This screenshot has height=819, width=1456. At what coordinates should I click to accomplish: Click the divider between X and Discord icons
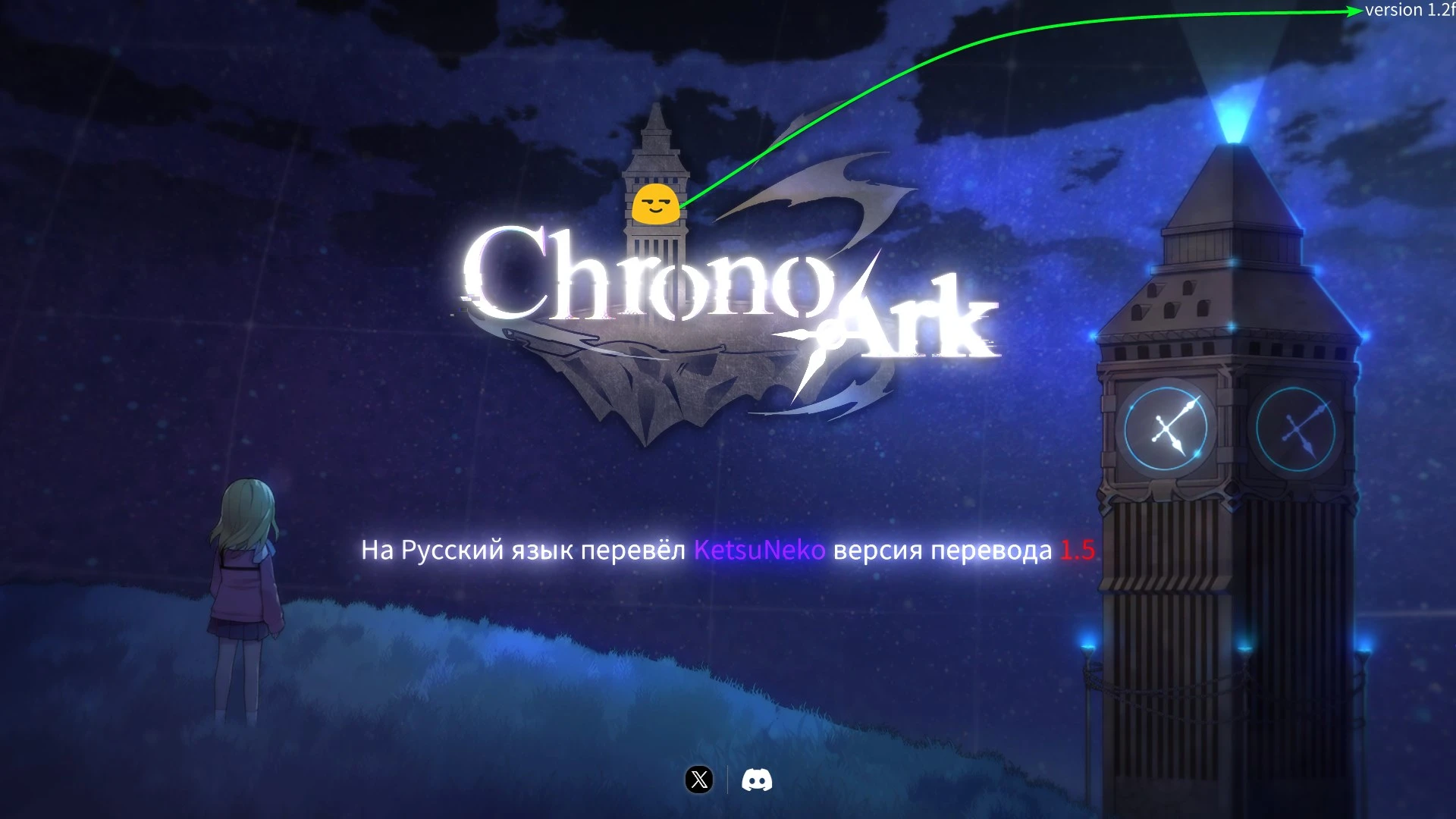[730, 777]
